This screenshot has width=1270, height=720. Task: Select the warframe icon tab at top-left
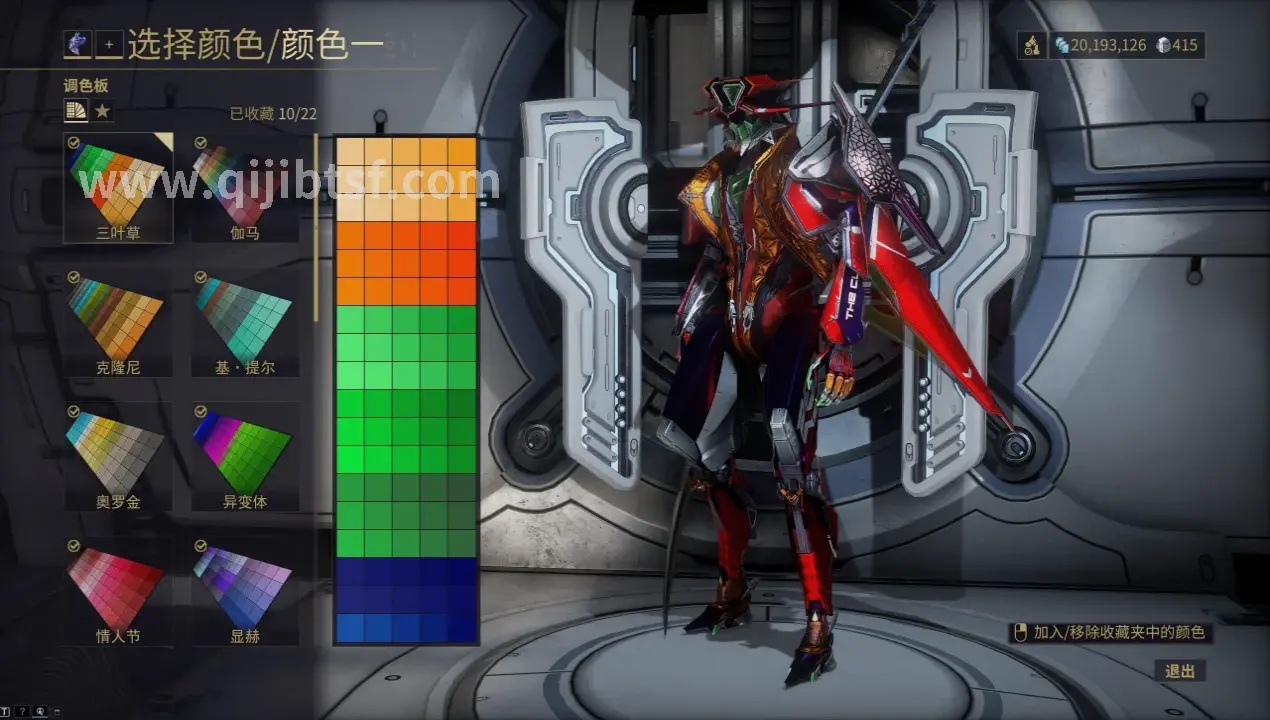(x=77, y=45)
